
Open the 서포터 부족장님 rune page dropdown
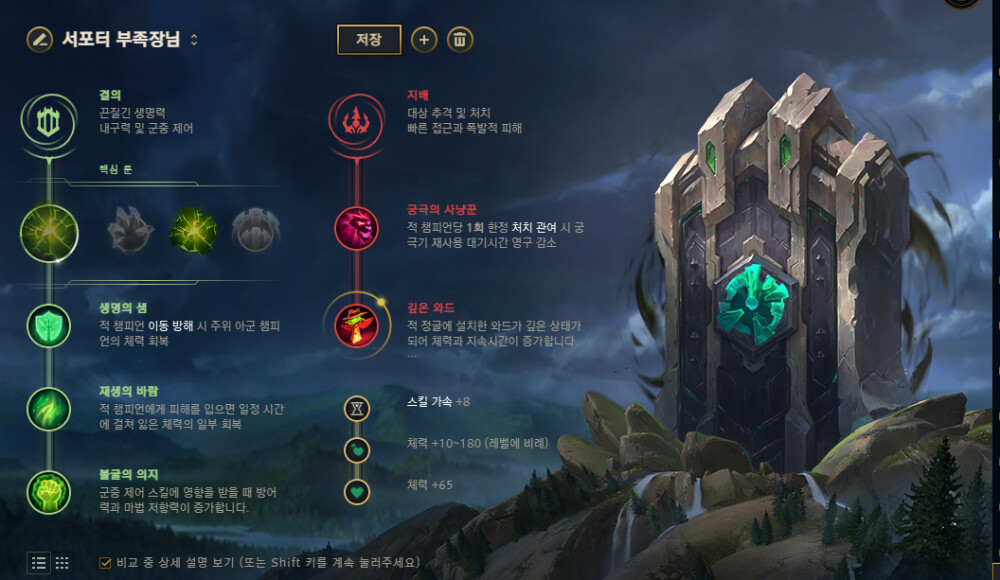(194, 40)
